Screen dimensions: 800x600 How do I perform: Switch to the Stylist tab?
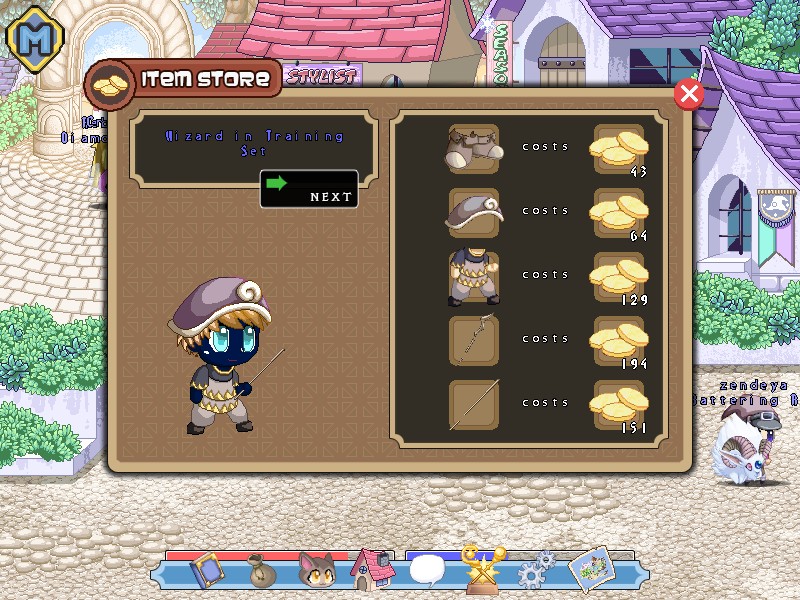322,75
